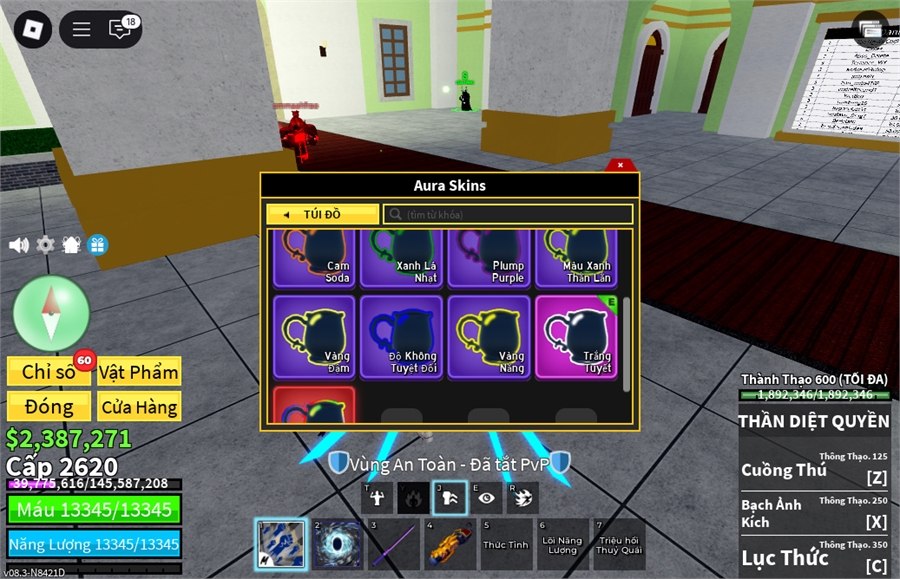Equip the purple sword in hotbar

[393, 544]
